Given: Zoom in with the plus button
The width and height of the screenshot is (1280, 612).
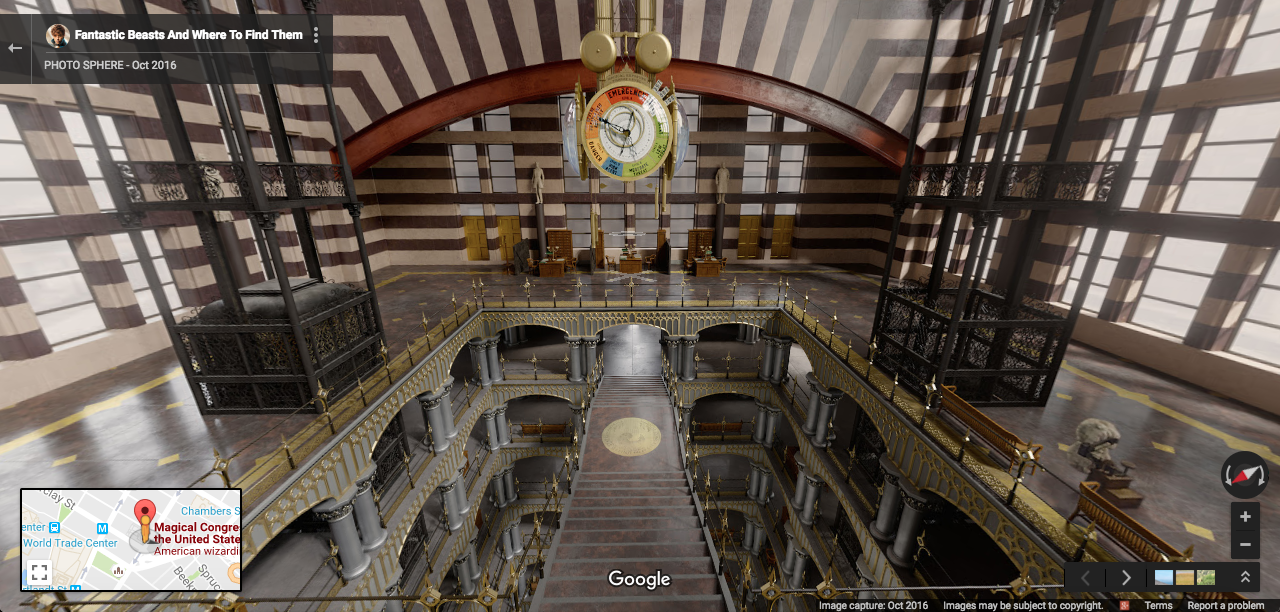Looking at the screenshot, I should click(1245, 517).
